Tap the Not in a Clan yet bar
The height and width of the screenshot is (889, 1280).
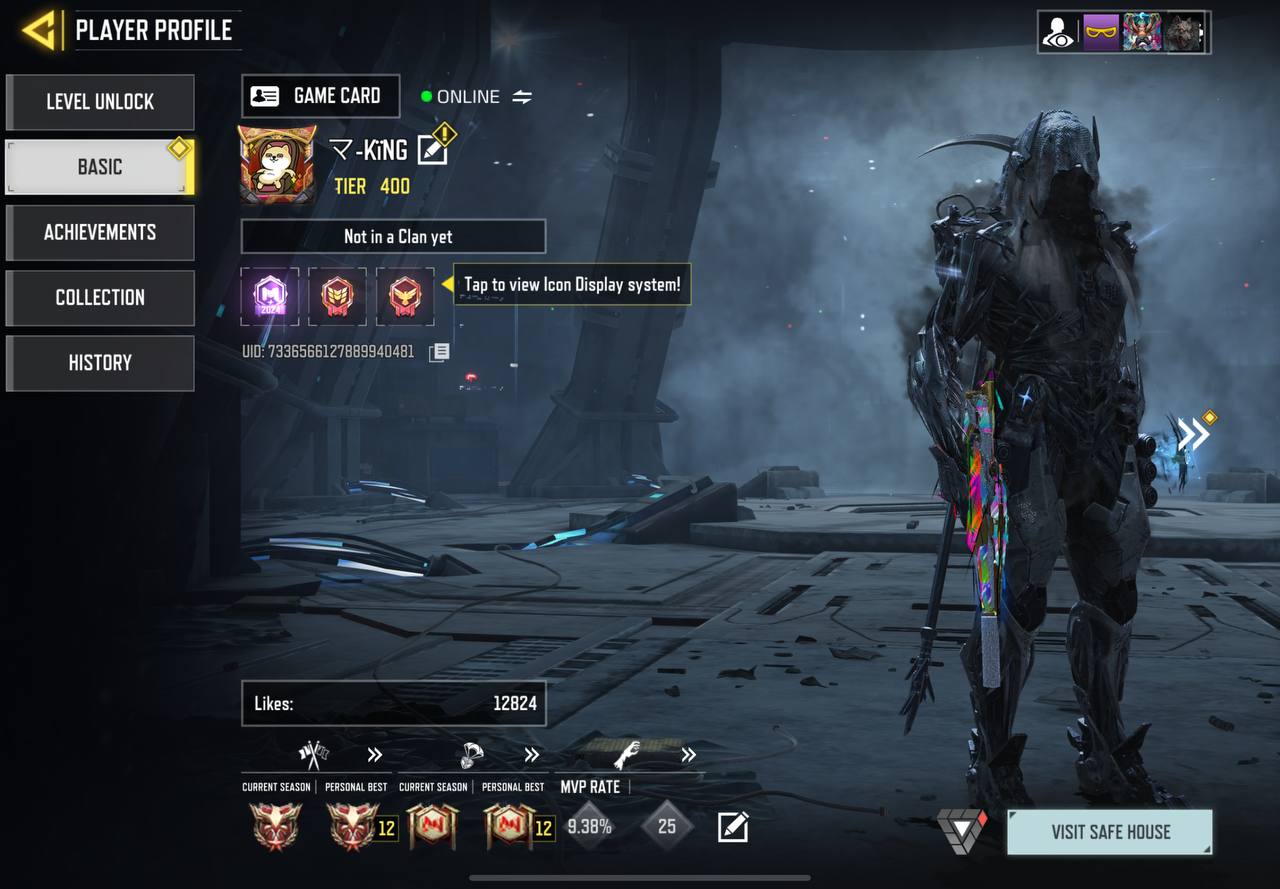pyautogui.click(x=393, y=237)
